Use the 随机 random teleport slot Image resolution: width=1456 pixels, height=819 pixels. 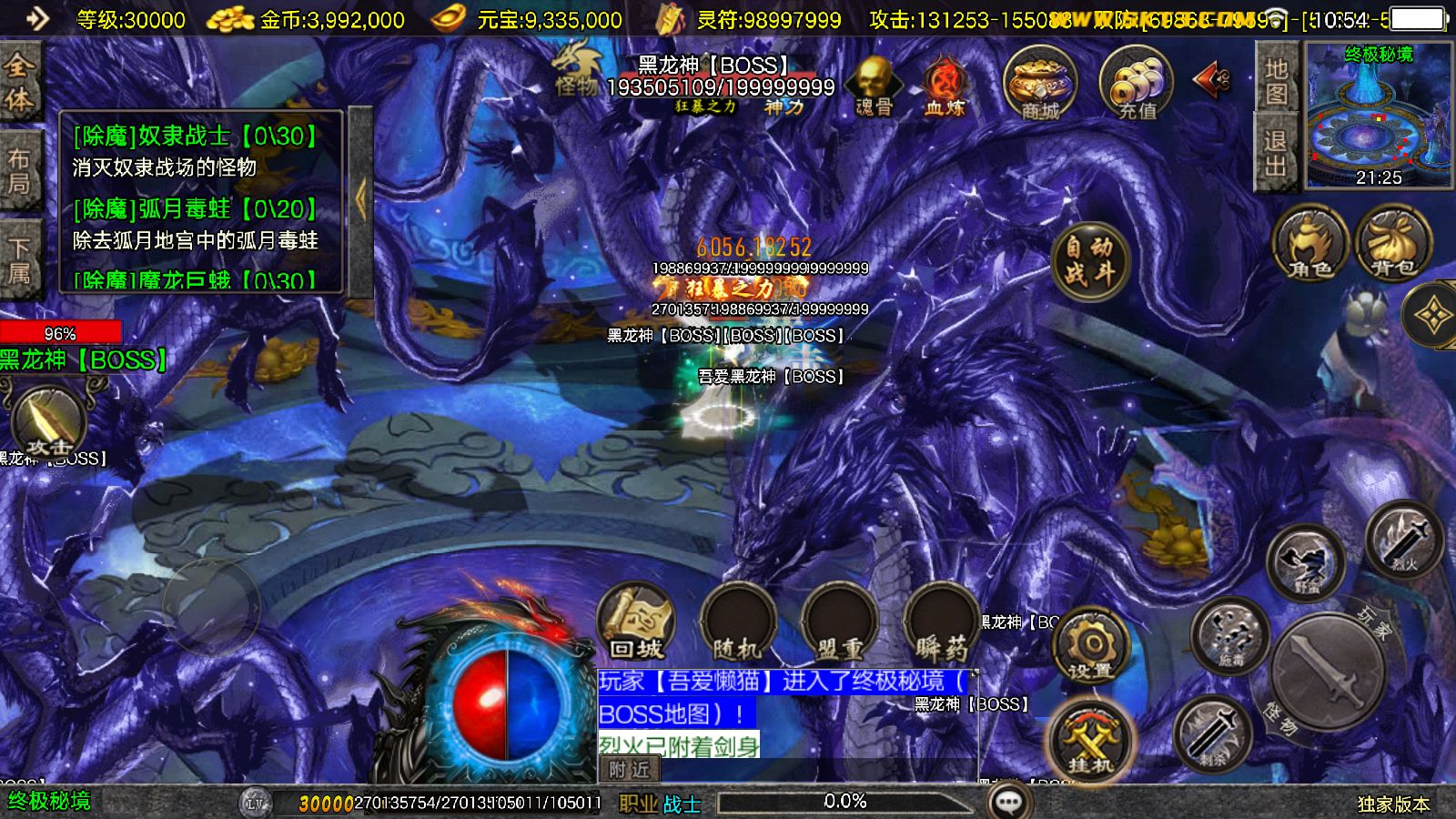[737, 622]
